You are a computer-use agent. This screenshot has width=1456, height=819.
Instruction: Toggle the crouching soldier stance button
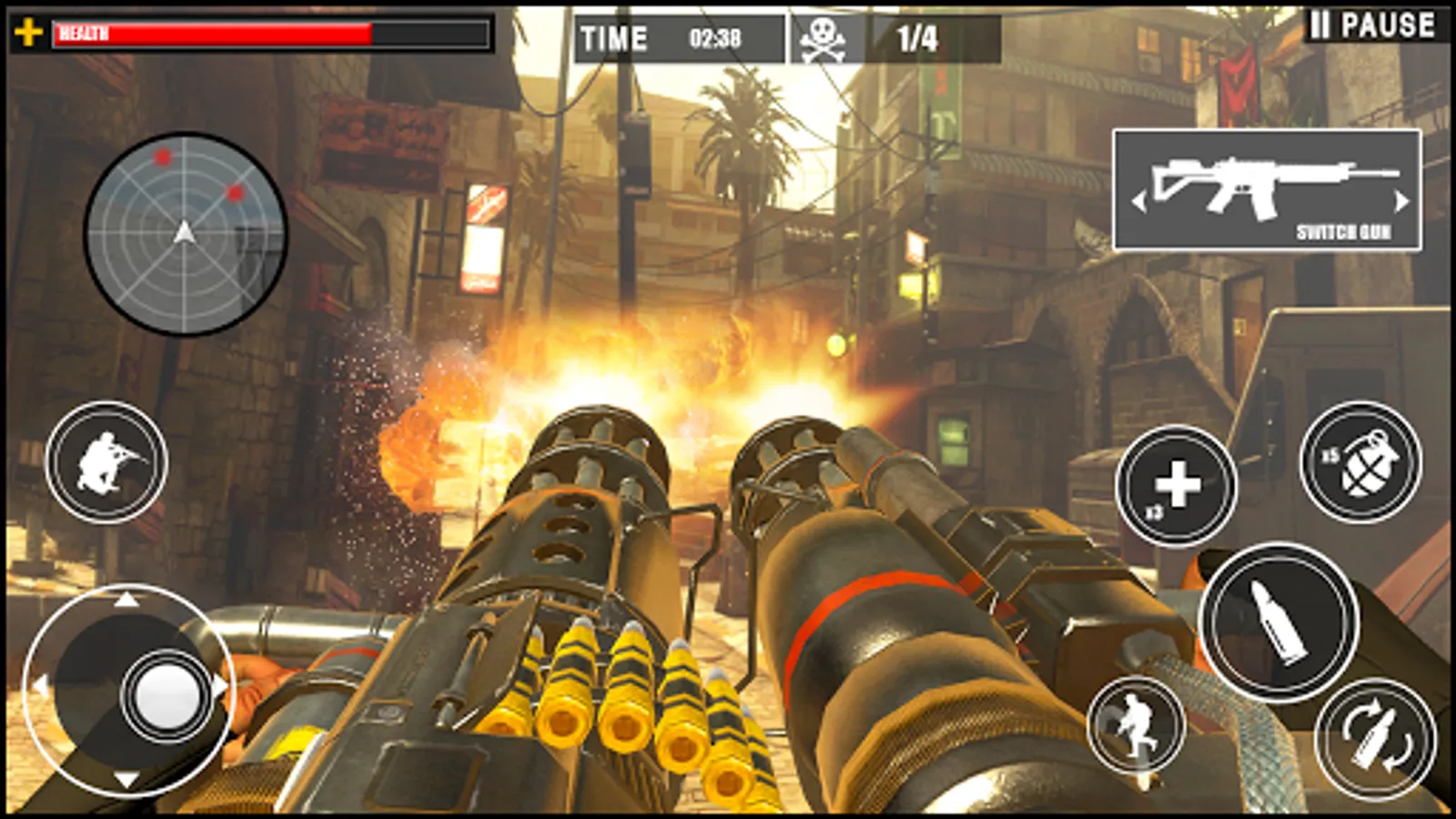pos(106,462)
